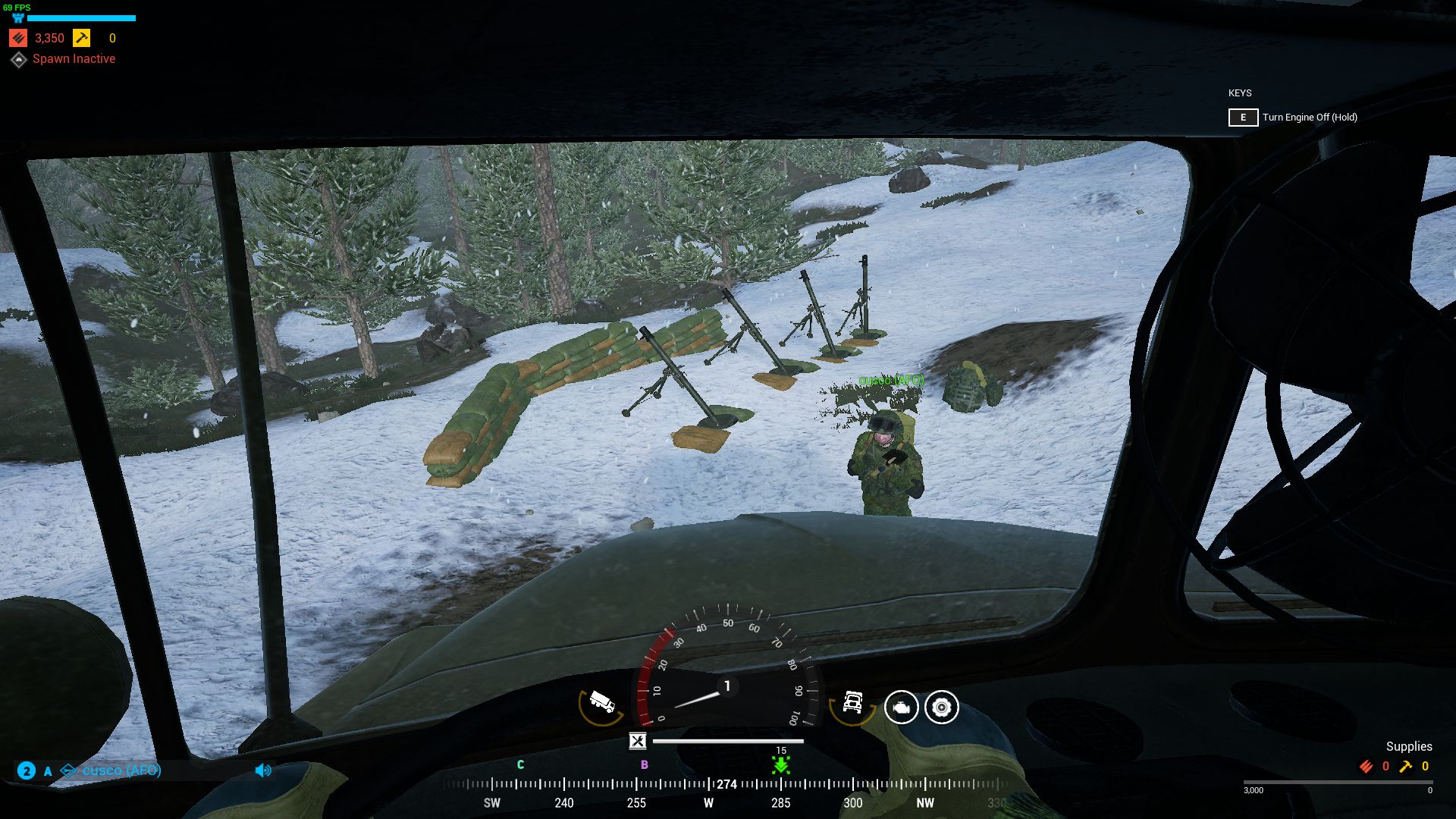This screenshot has height=819, width=1456.
Task: Click the red ammunition supply icon
Action: pos(19,38)
